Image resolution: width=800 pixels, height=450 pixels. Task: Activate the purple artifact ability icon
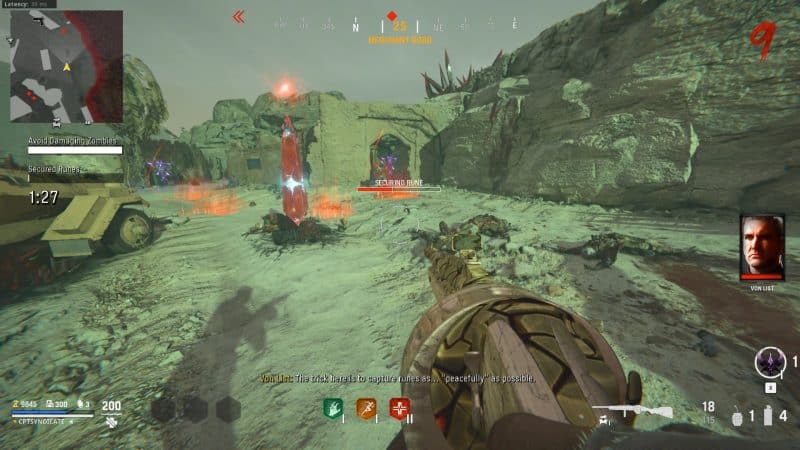click(770, 361)
